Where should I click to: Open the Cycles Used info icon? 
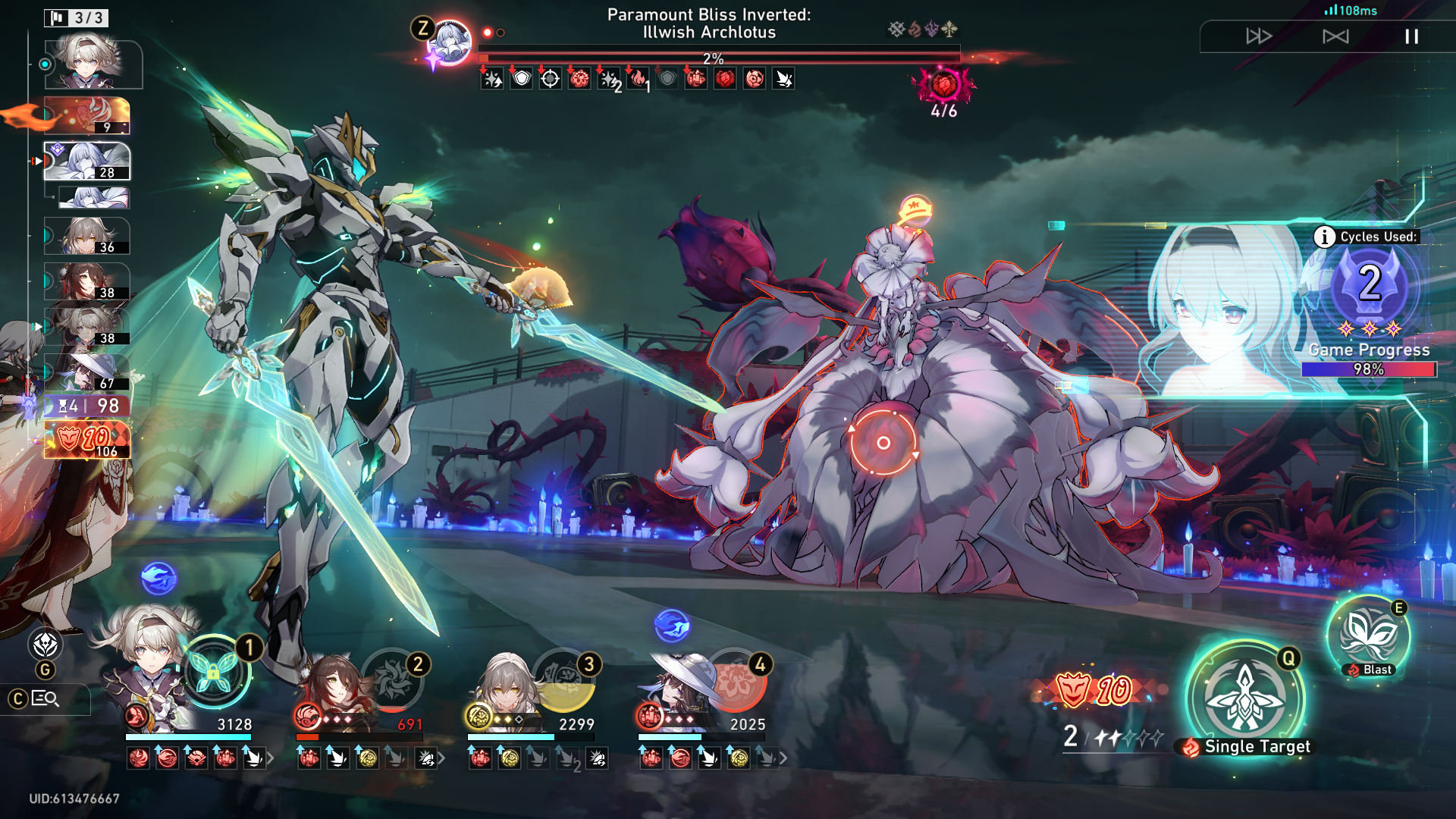coord(1324,237)
